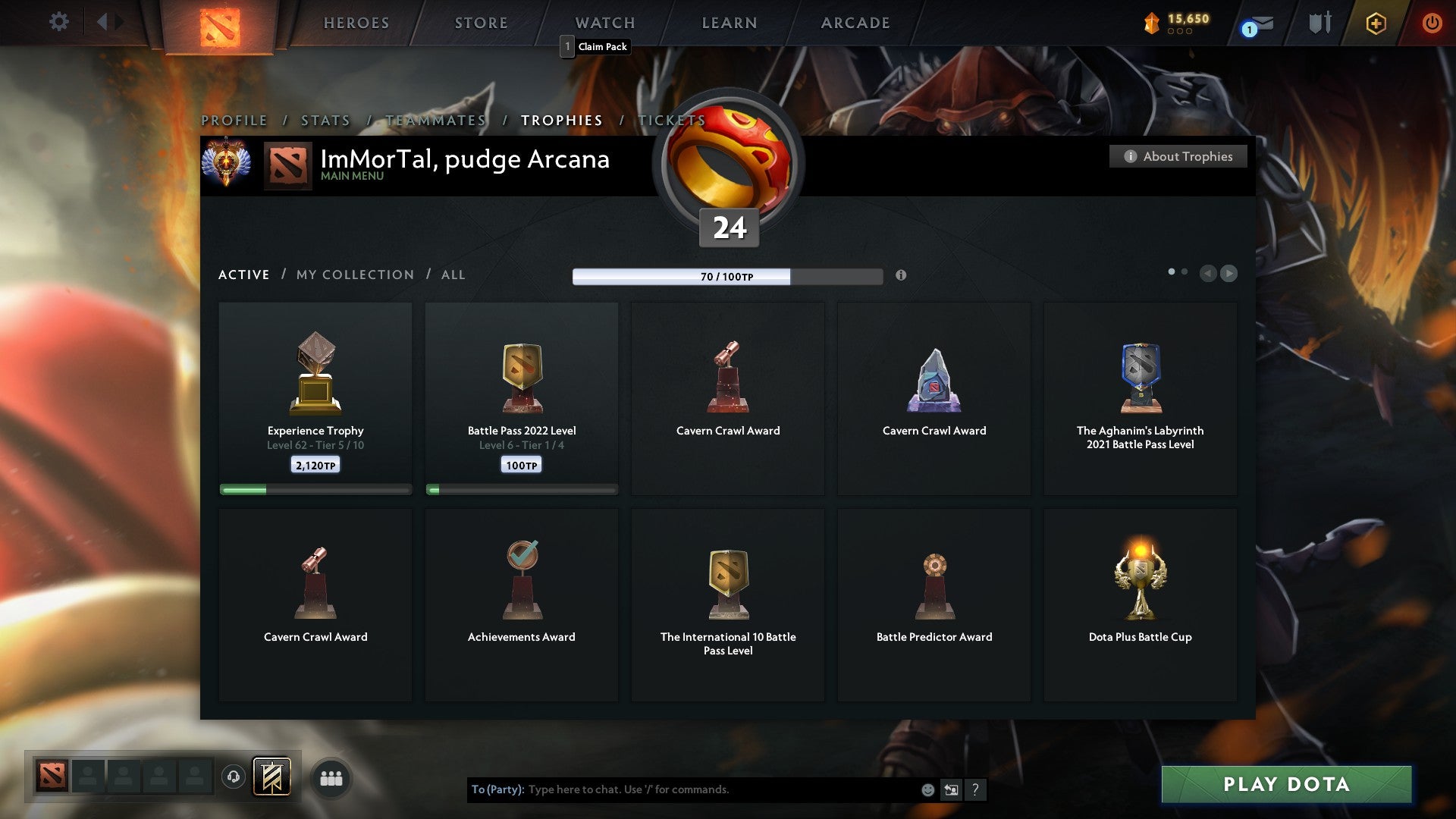Open the Stats tab

click(x=326, y=121)
